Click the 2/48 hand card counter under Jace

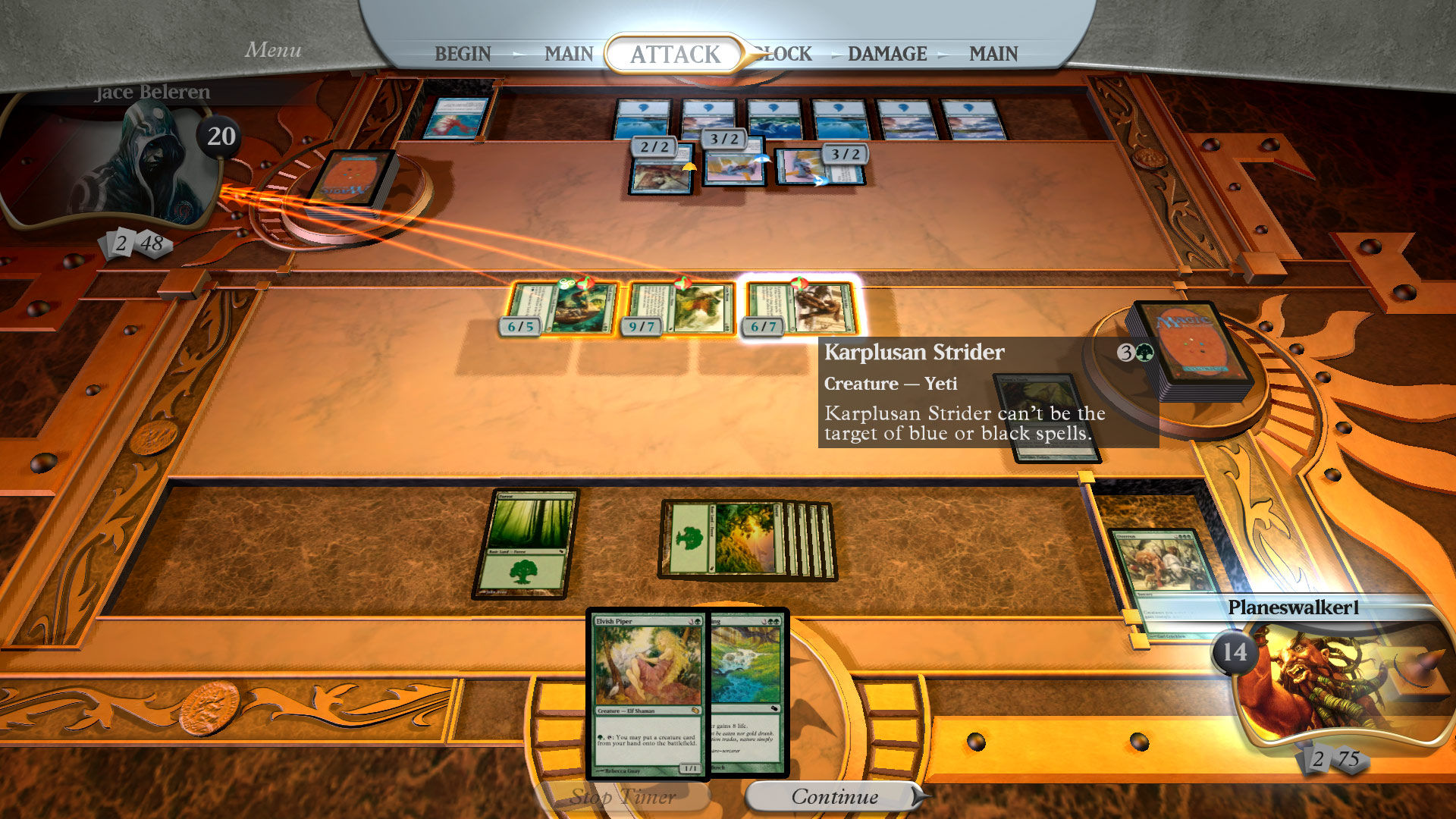pyautogui.click(x=137, y=243)
